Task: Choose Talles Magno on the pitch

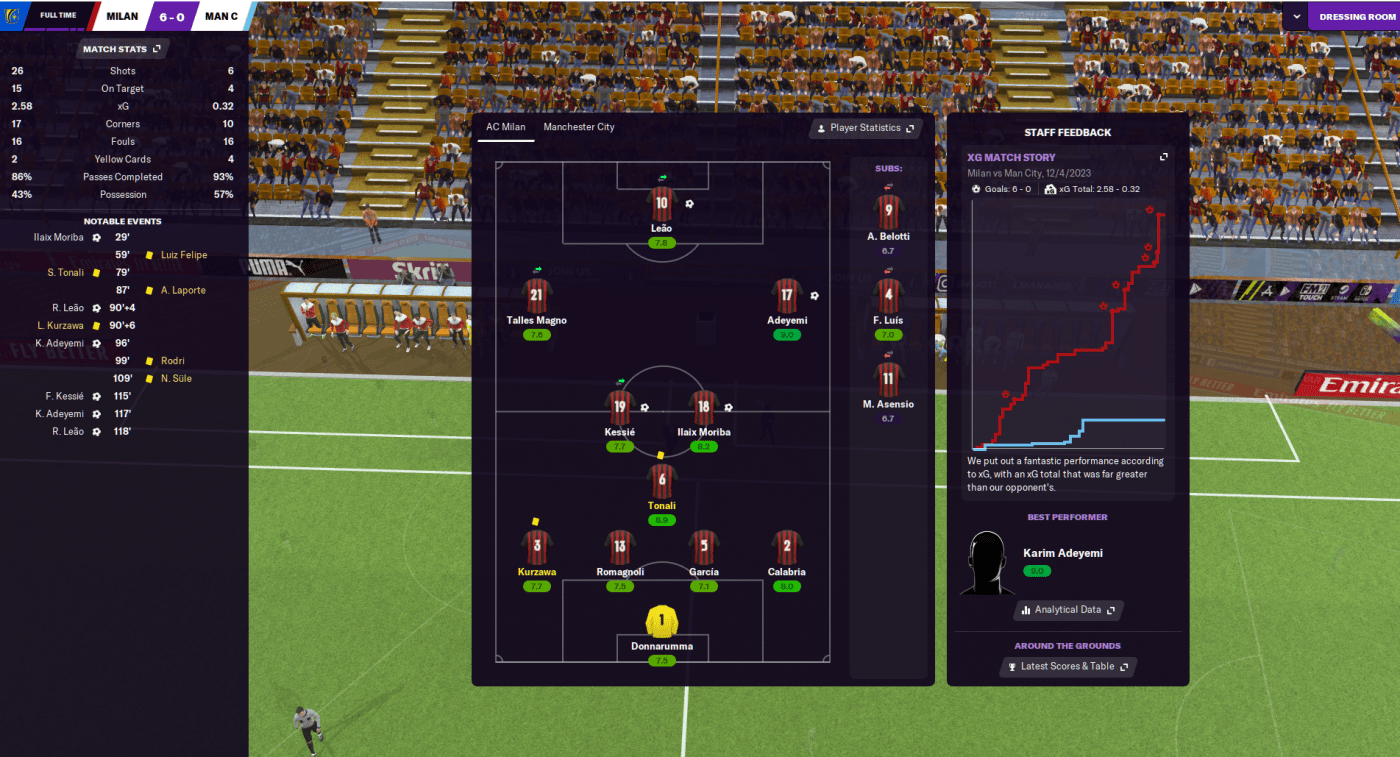Action: [536, 296]
